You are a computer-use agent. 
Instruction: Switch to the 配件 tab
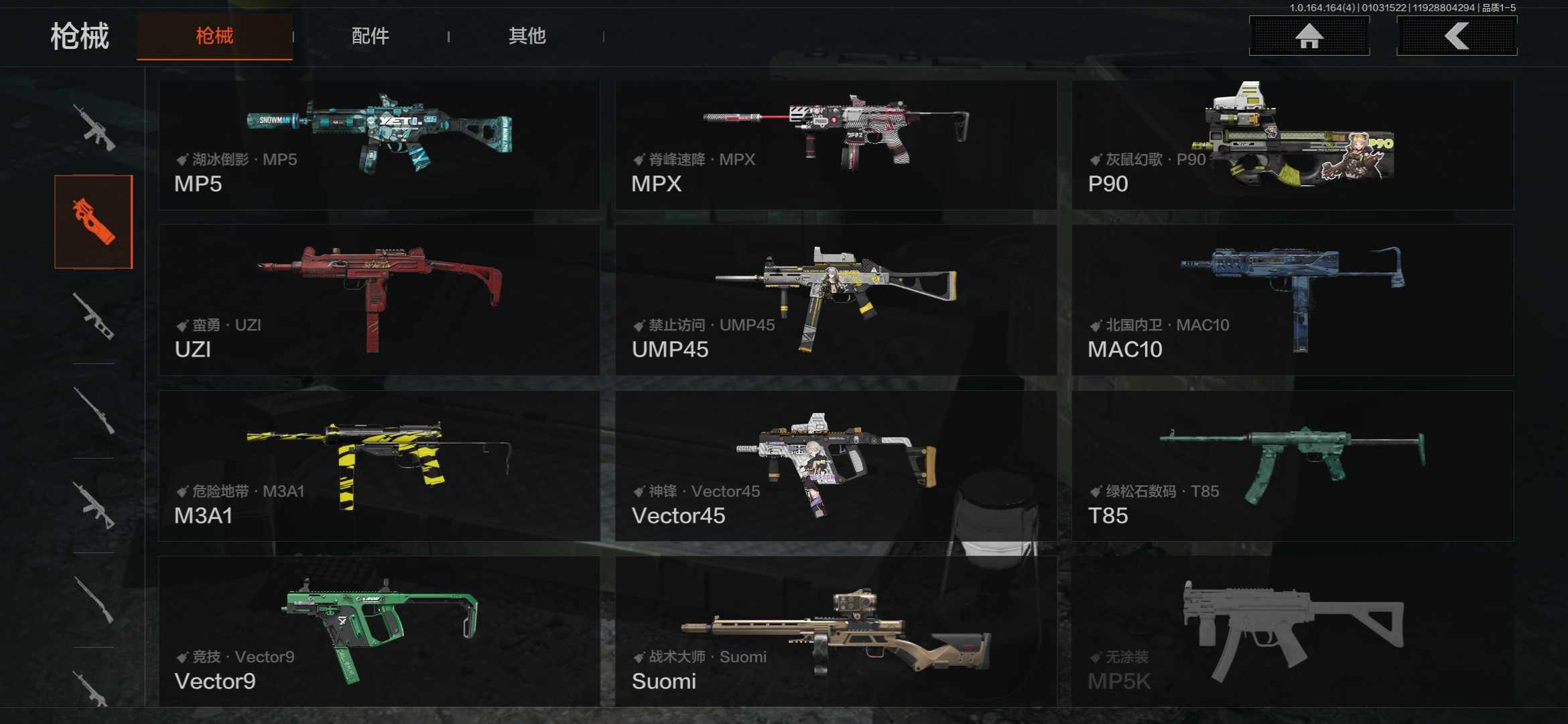point(370,36)
